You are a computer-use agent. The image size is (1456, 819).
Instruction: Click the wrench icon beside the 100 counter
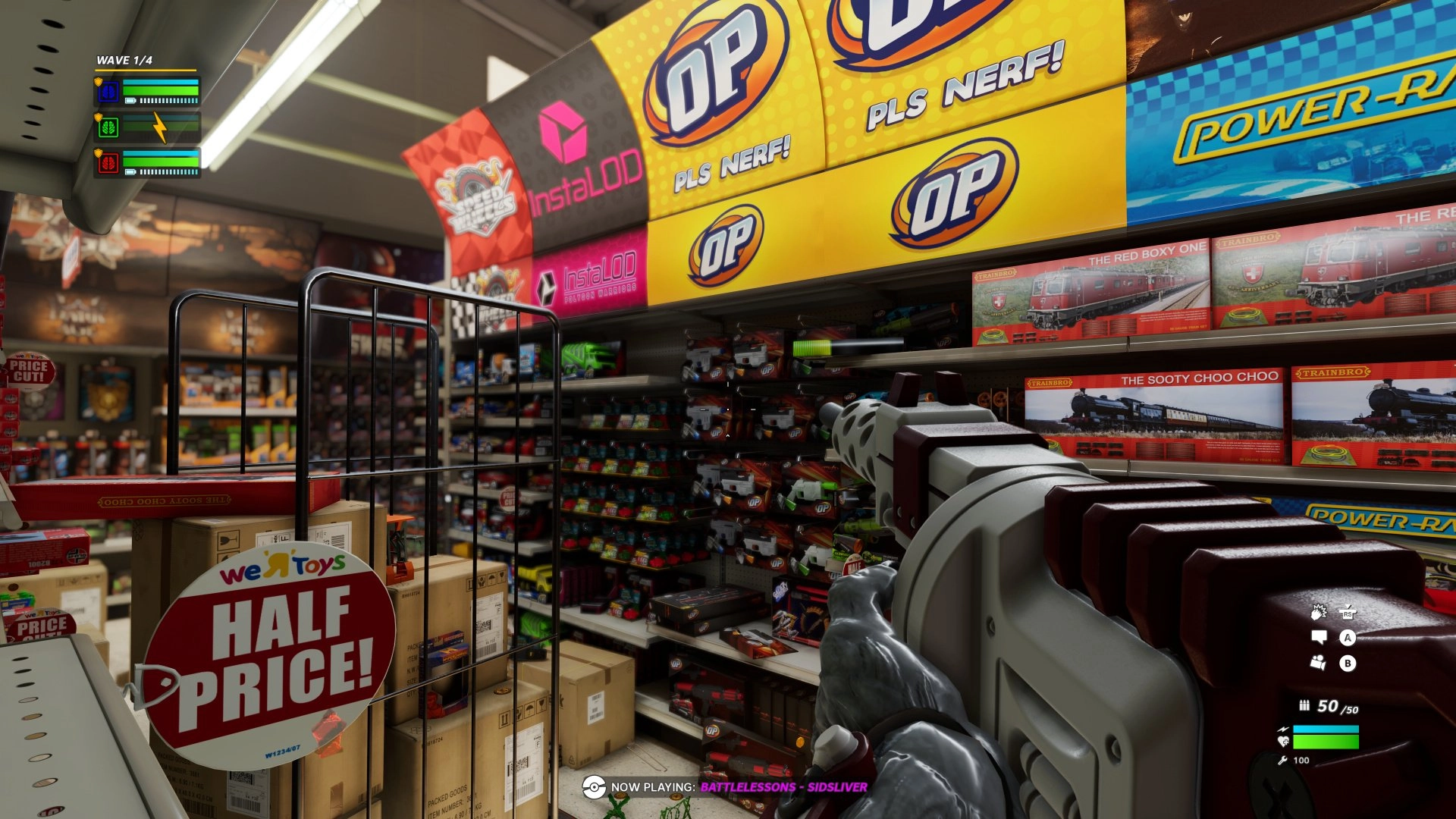1283,759
